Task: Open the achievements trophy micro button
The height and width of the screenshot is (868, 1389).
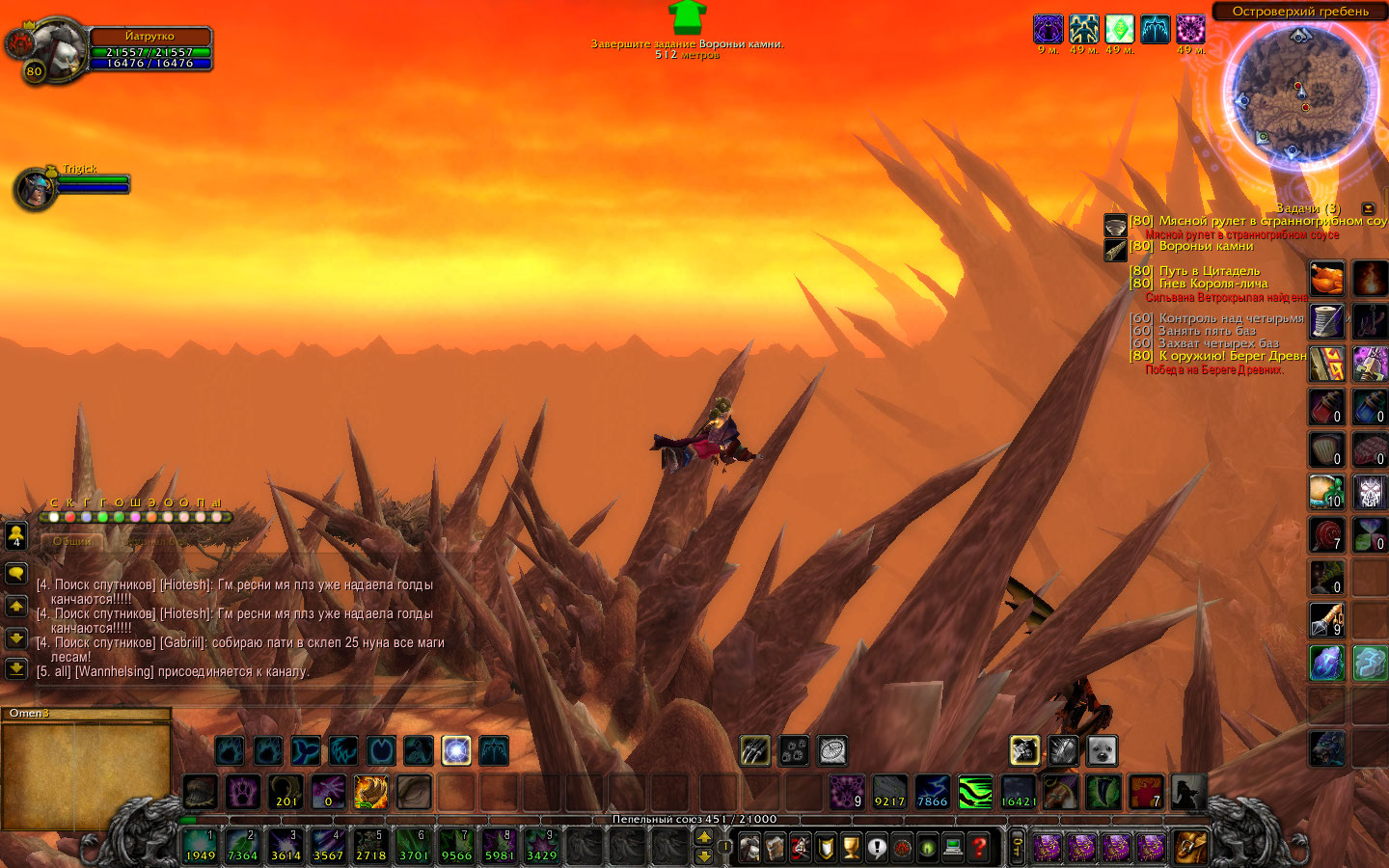Action: (851, 847)
